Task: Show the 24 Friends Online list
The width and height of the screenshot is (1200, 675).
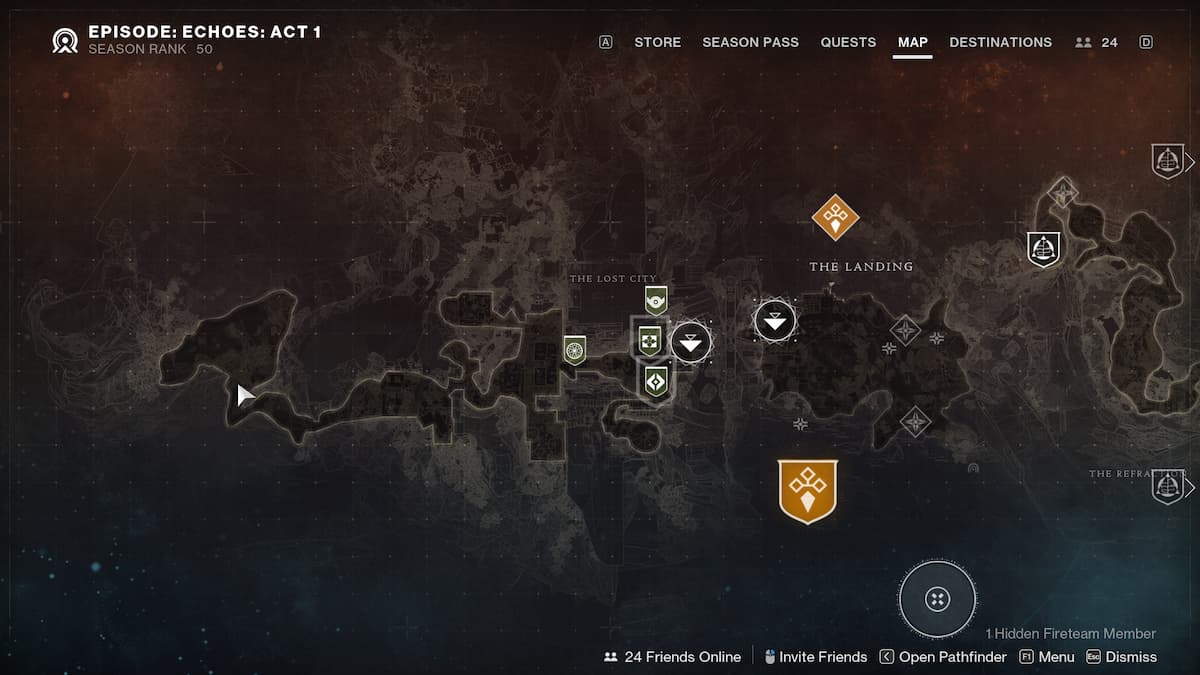Action: (672, 657)
